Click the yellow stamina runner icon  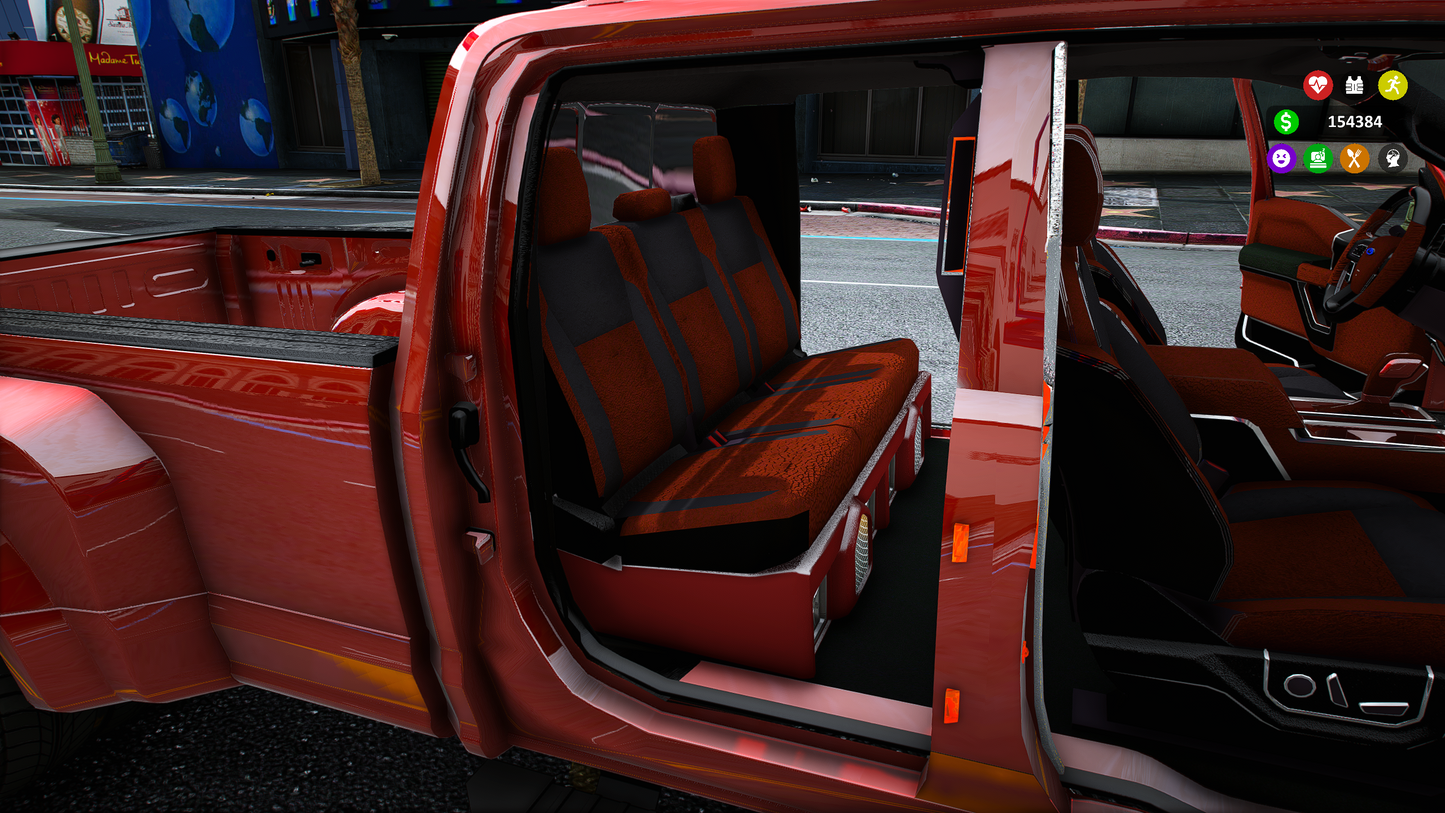tap(1394, 85)
